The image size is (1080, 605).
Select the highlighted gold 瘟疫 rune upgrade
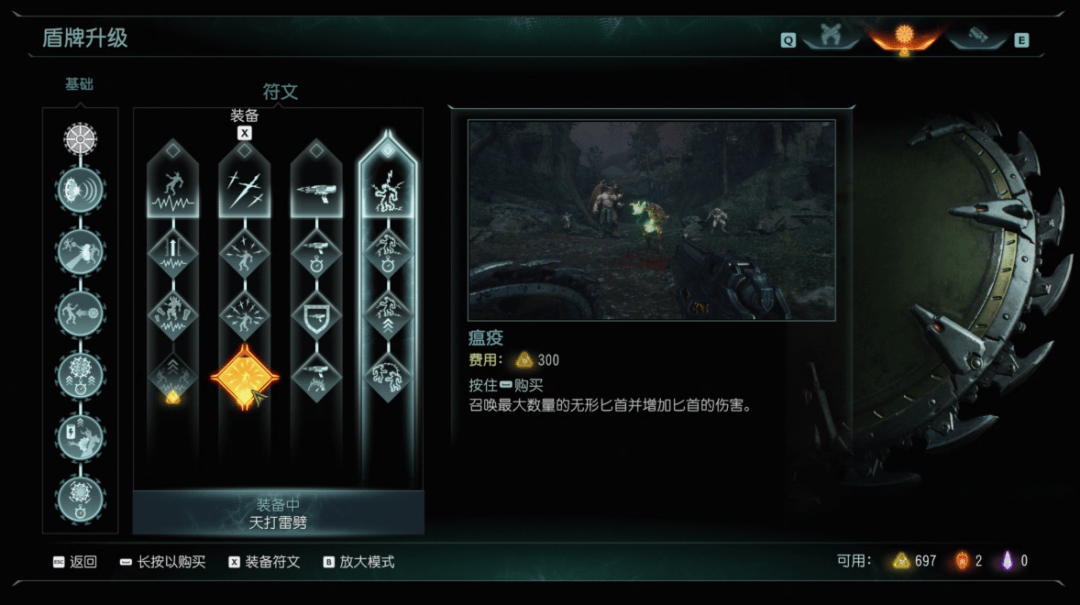(x=245, y=377)
